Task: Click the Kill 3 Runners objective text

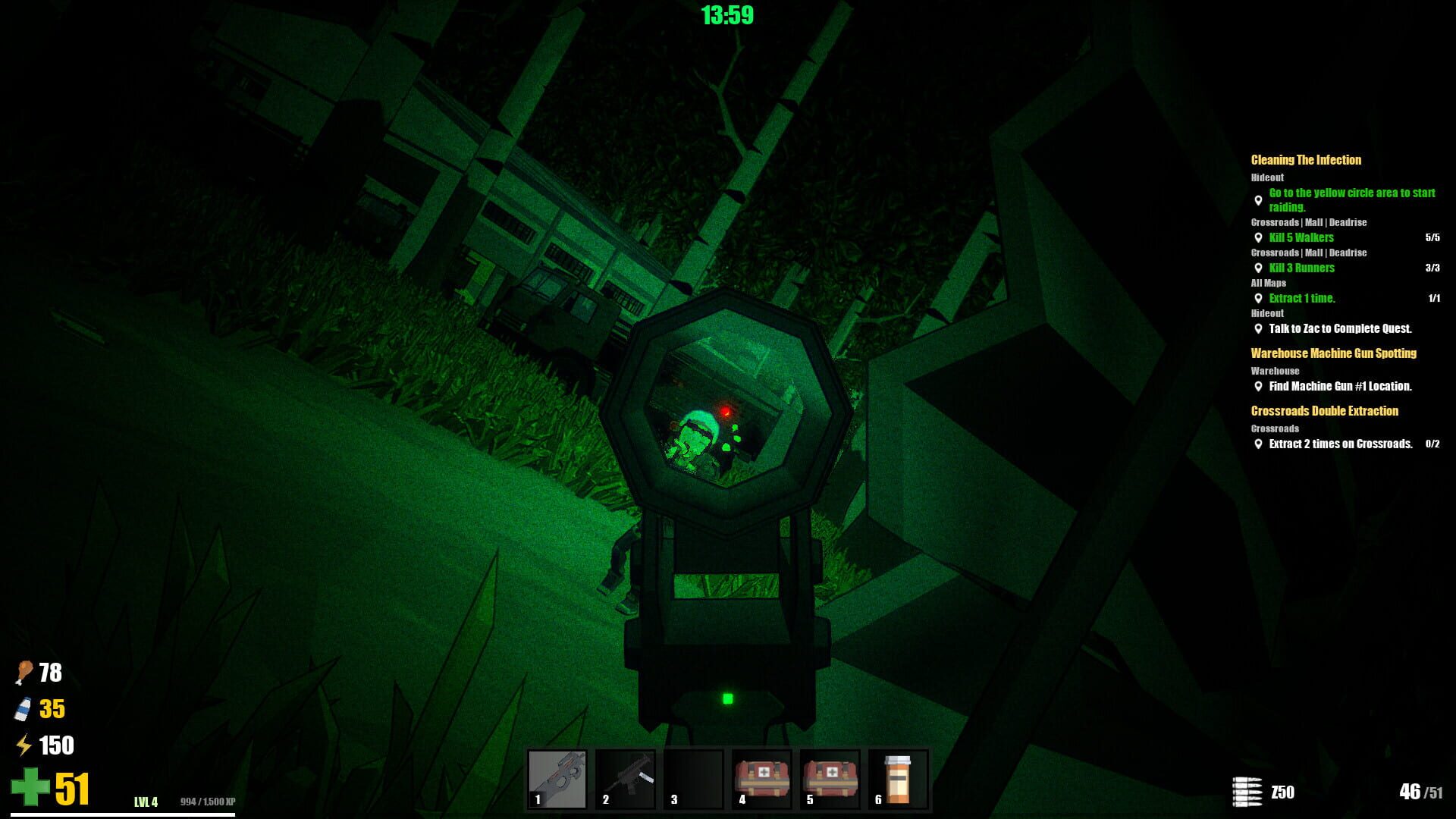Action: coord(1301,268)
